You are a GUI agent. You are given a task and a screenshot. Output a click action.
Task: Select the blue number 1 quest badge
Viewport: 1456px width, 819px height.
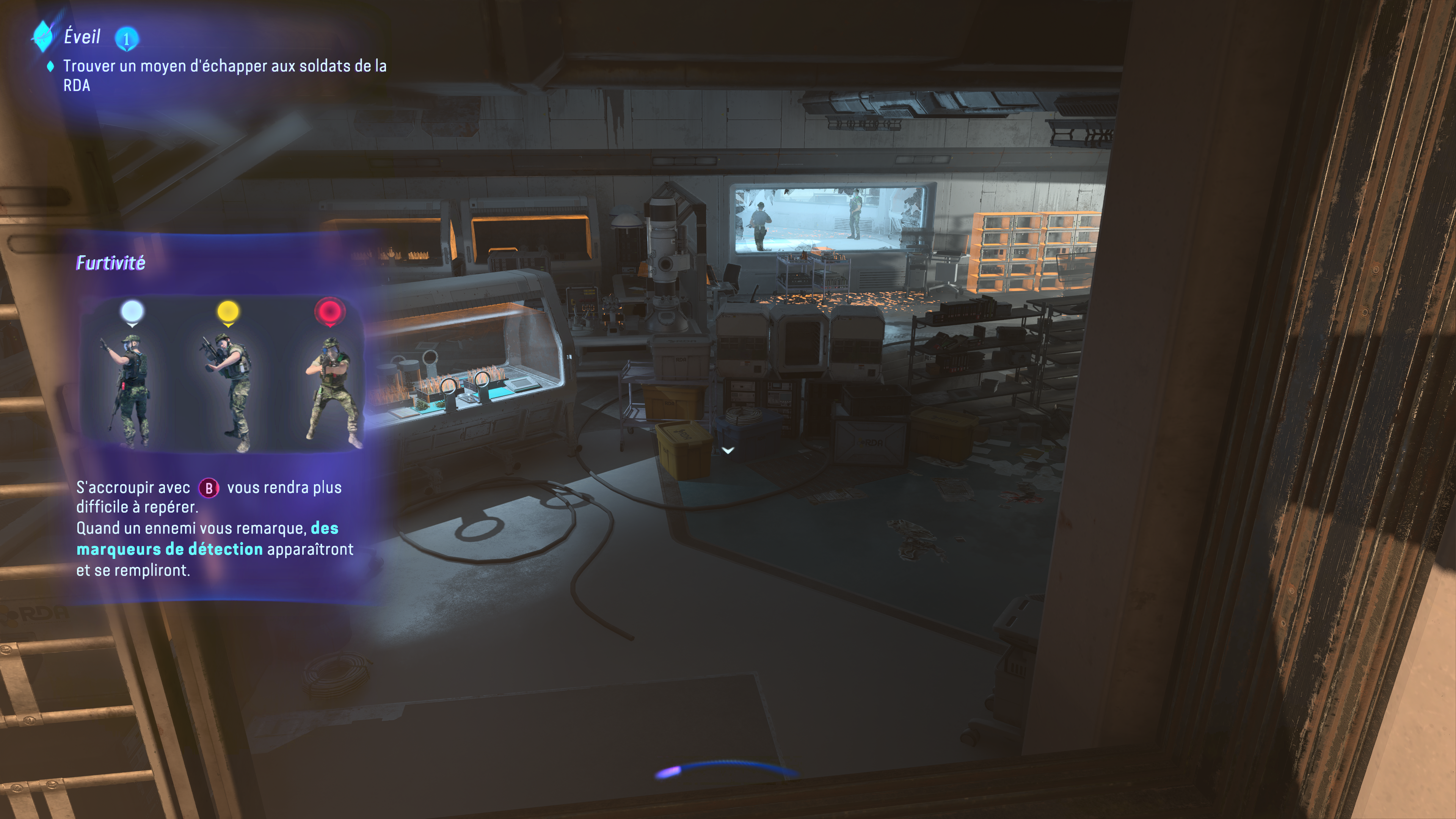(x=127, y=39)
